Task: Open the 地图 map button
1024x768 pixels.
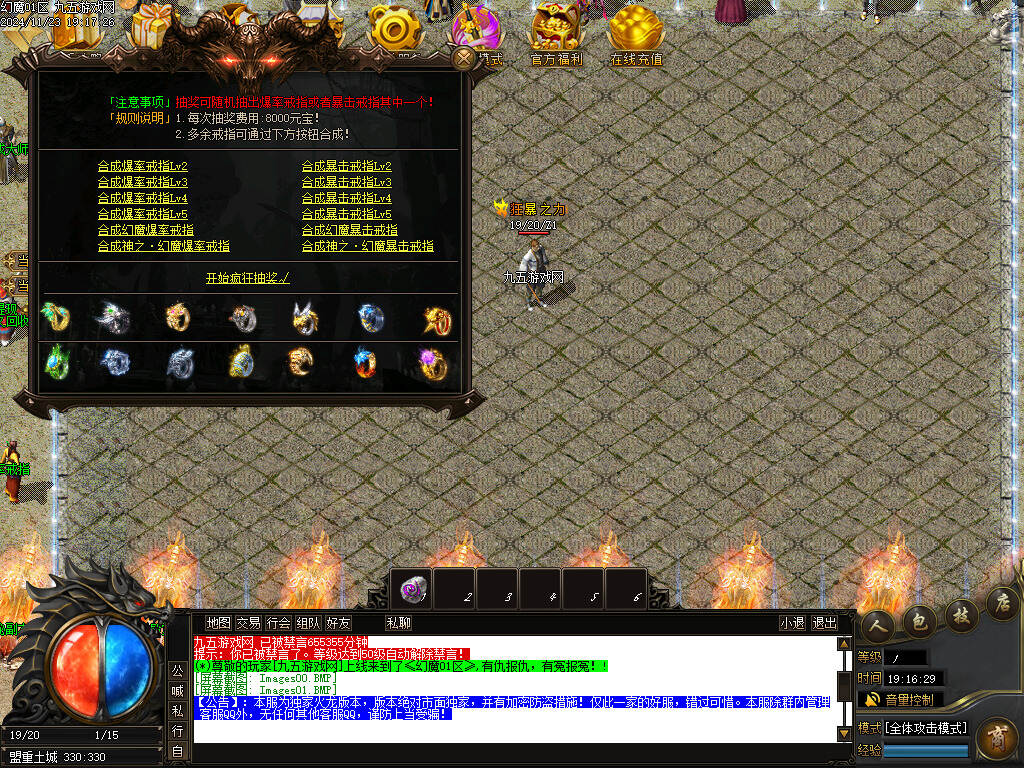Action: [x=218, y=623]
